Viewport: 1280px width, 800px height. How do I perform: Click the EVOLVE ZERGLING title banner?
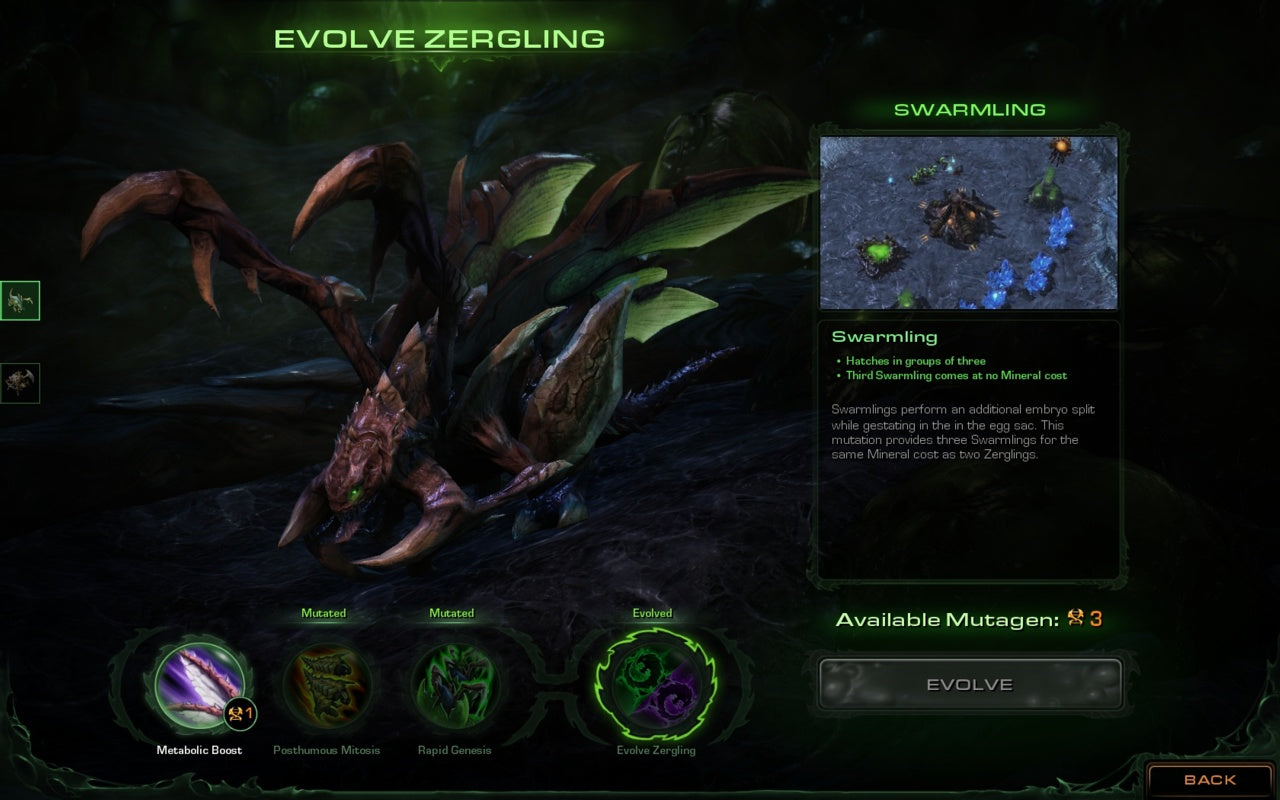(x=440, y=38)
